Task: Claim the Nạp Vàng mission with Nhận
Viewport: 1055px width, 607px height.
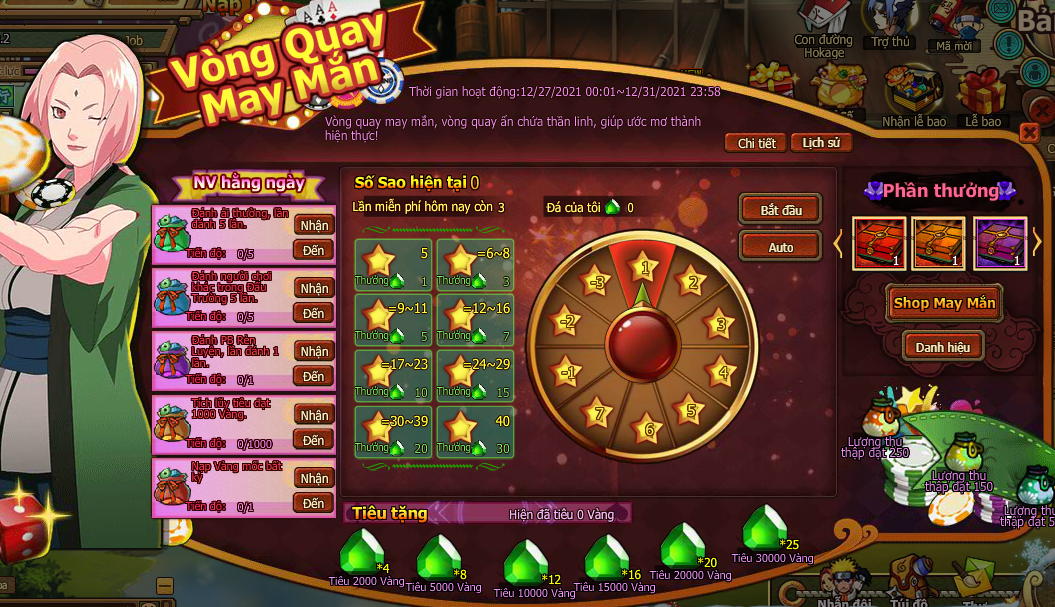Action: coord(314,478)
